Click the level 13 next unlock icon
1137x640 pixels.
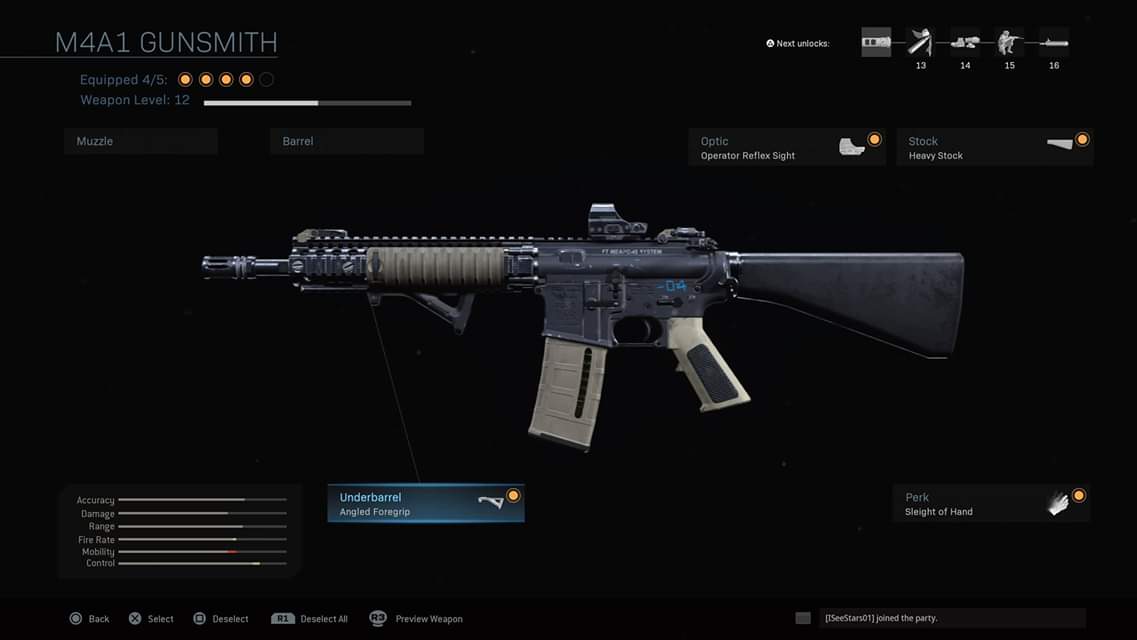920,43
